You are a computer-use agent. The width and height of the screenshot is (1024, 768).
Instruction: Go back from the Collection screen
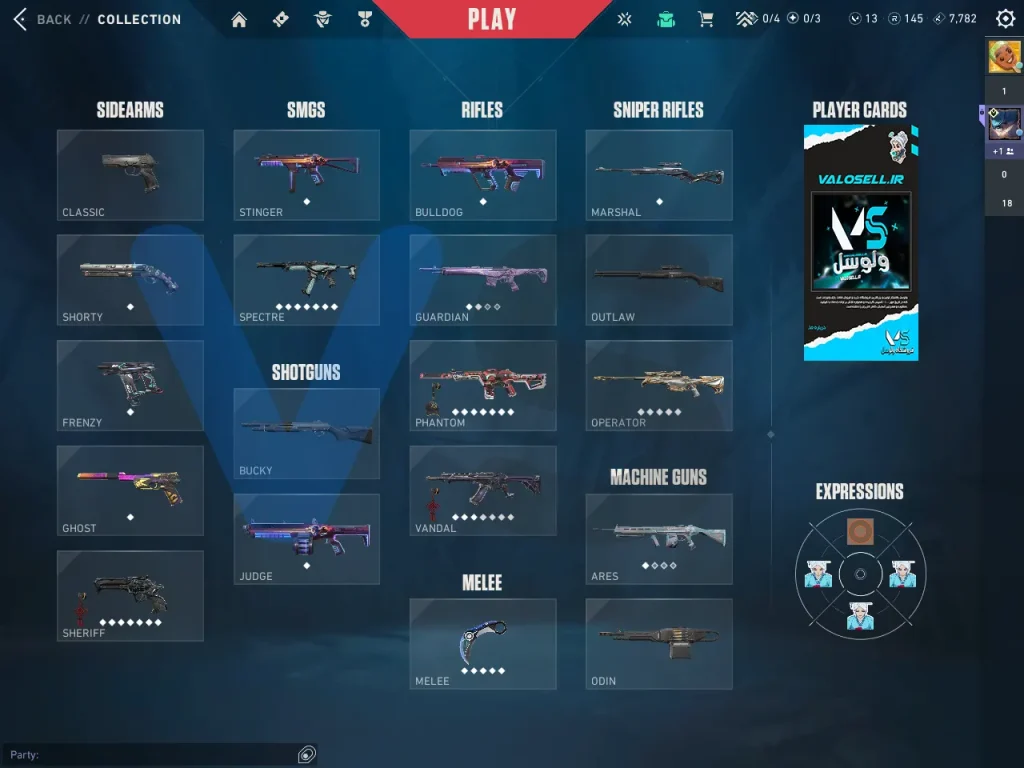20,19
